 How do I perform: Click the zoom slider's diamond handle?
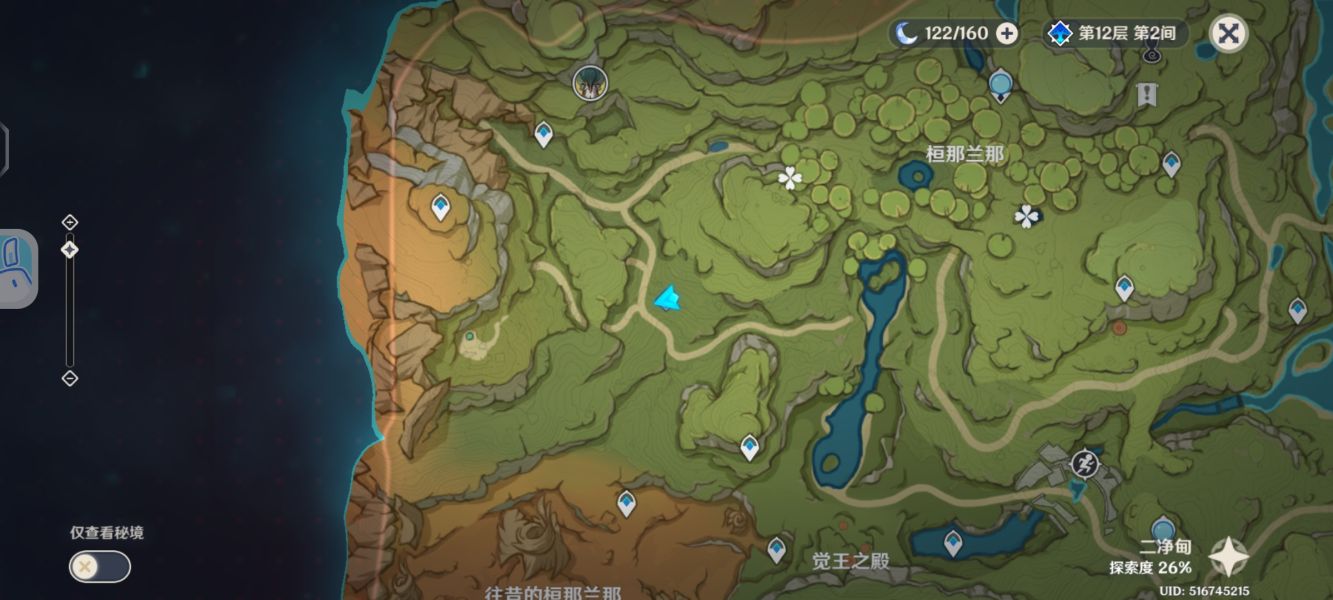69,250
